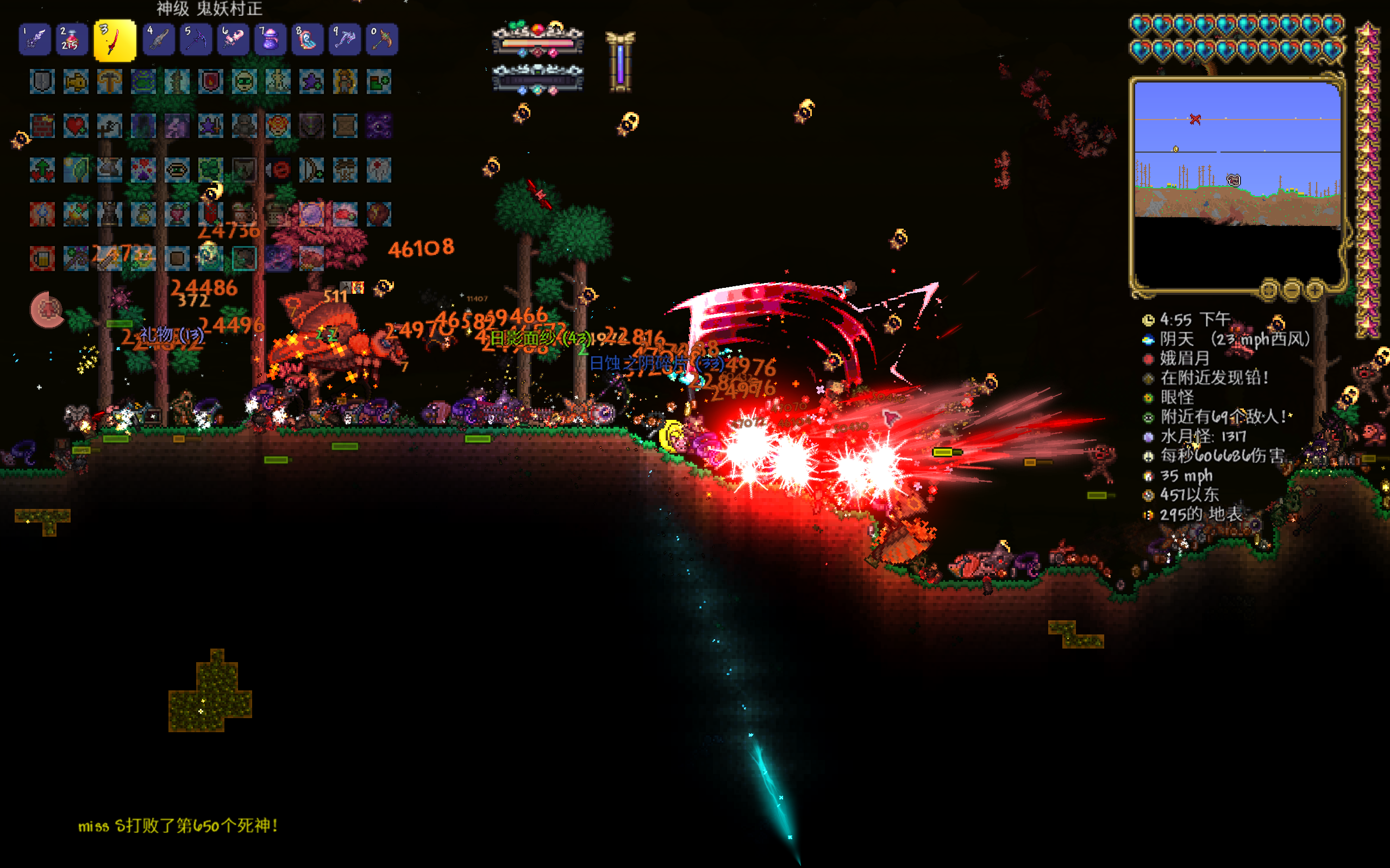Select the purple sack in hotbar slot 7
The width and height of the screenshot is (1390, 868).
pyautogui.click(x=271, y=40)
